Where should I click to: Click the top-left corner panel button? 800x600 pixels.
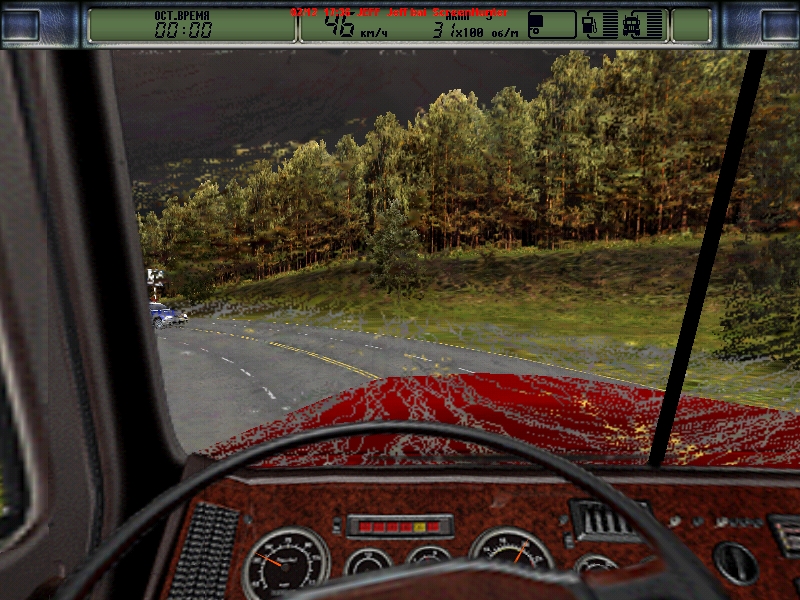pos(22,25)
